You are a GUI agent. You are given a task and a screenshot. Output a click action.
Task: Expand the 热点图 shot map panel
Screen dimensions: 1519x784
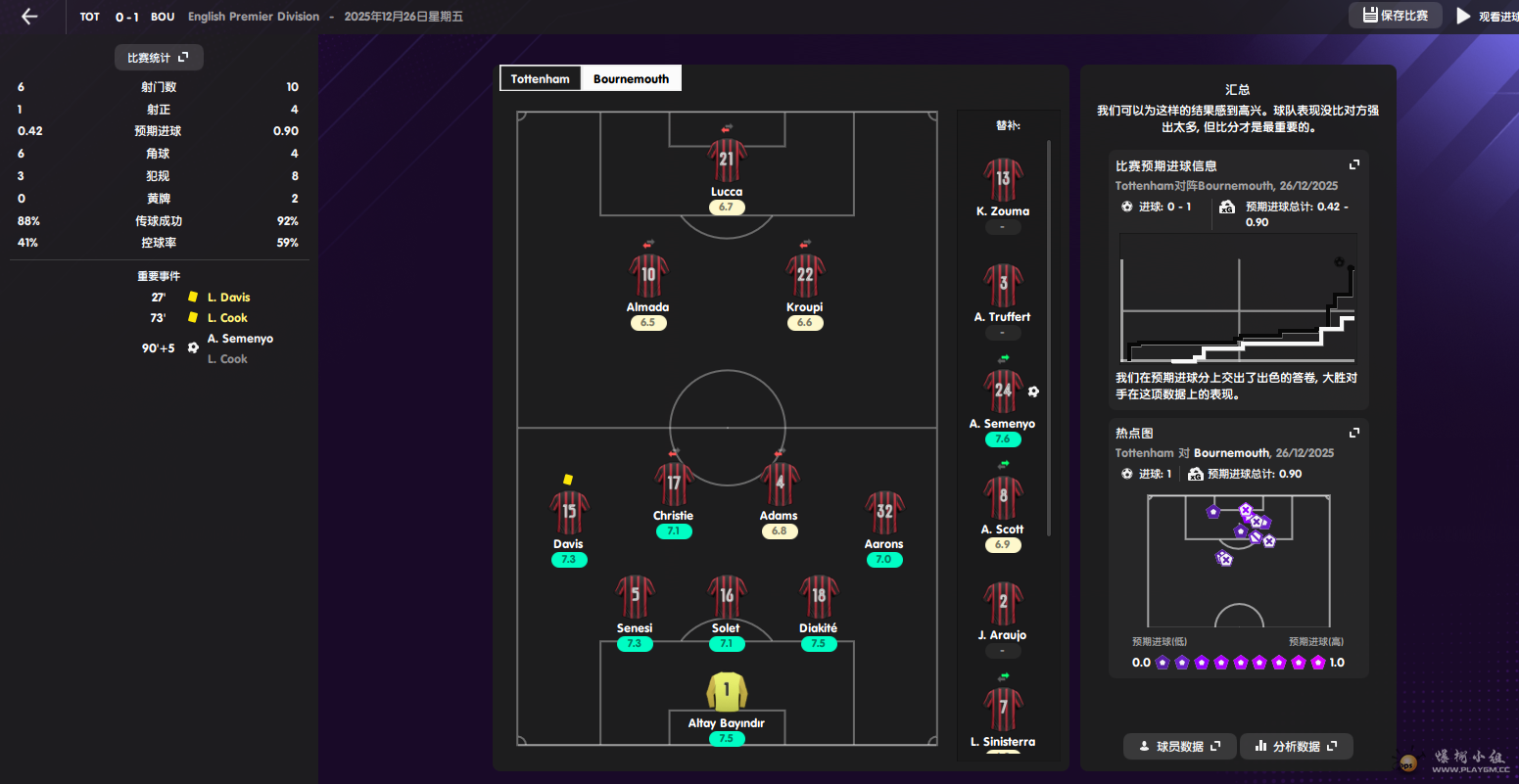[x=1354, y=433]
